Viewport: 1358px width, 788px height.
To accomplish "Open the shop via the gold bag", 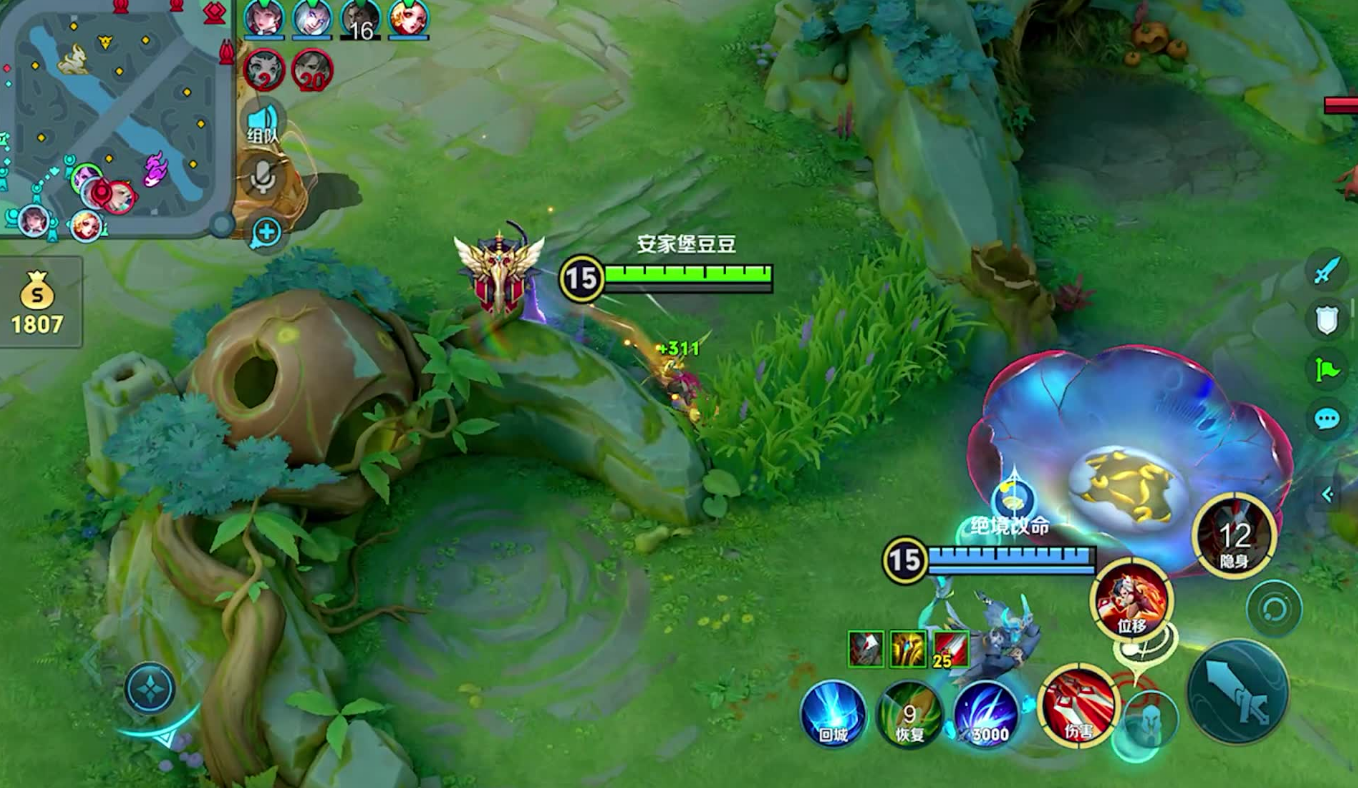I will pyautogui.click(x=38, y=302).
